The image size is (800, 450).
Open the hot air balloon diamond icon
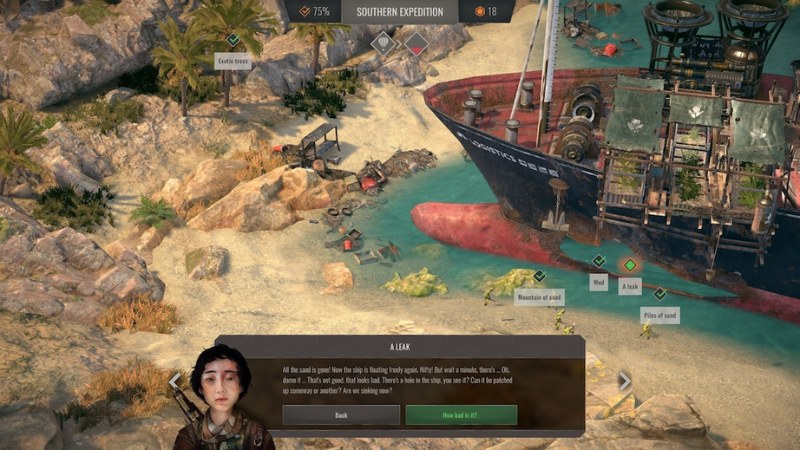coord(385,43)
